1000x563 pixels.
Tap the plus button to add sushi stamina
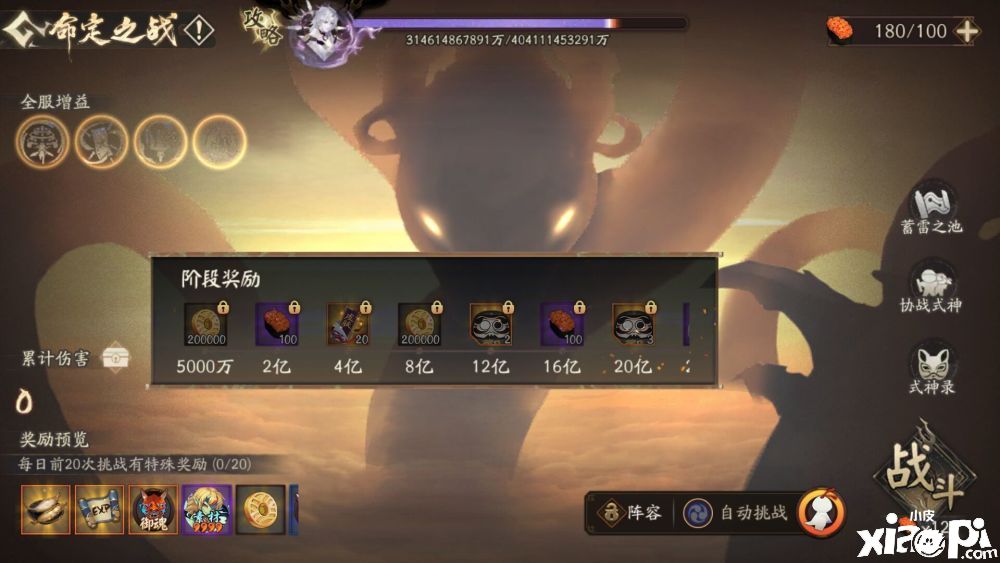click(x=967, y=31)
